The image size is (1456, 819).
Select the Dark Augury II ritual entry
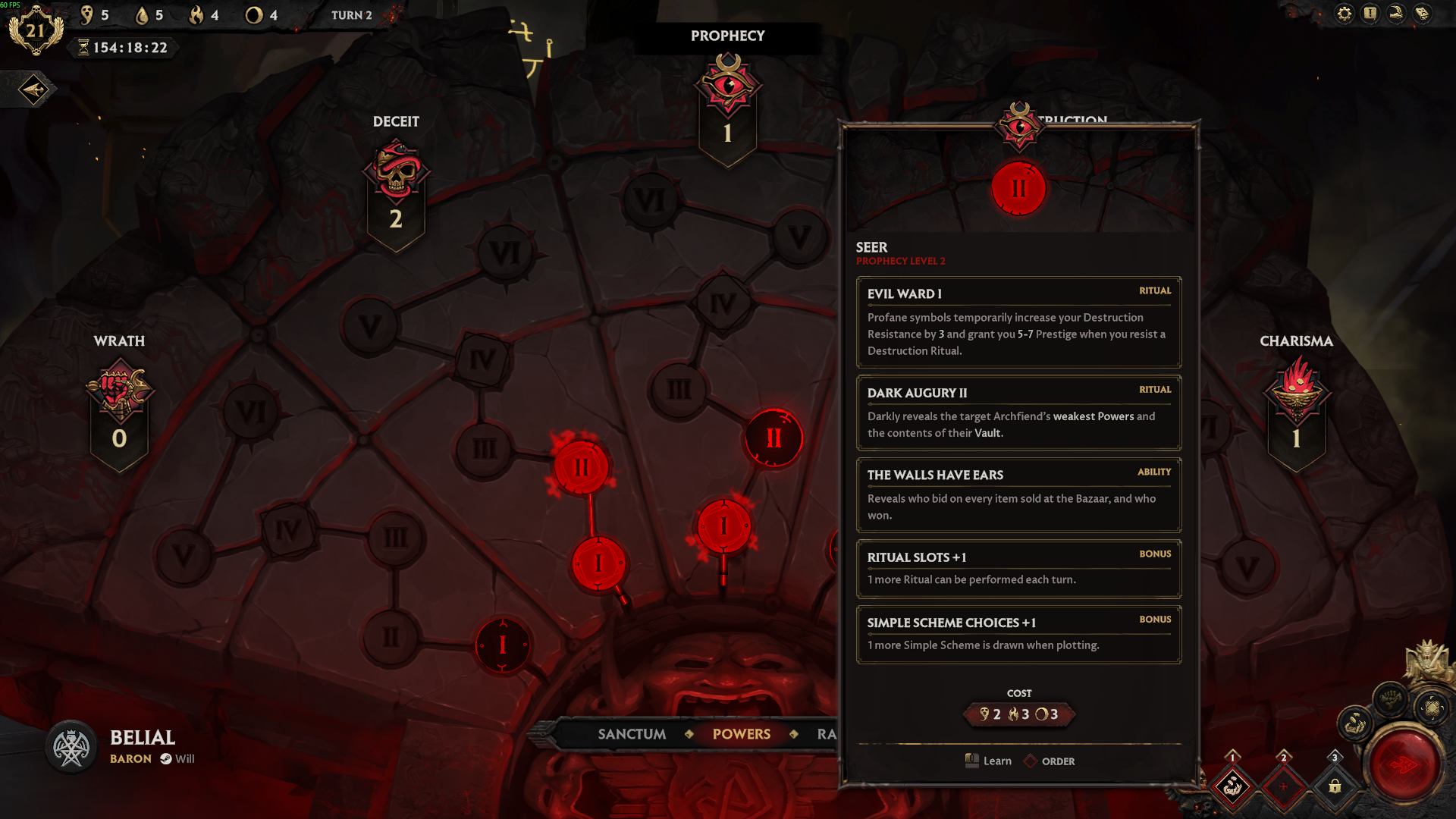1018,413
